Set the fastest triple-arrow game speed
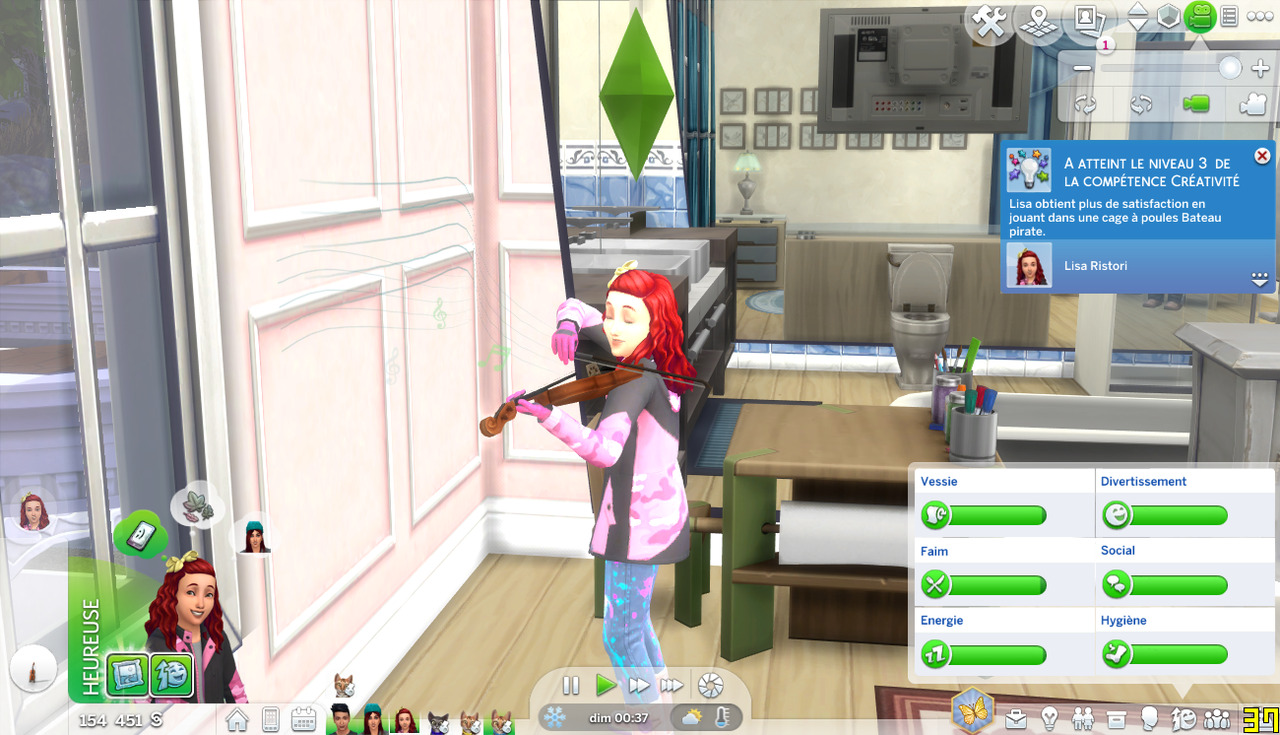Viewport: 1280px width, 735px height. [x=673, y=686]
